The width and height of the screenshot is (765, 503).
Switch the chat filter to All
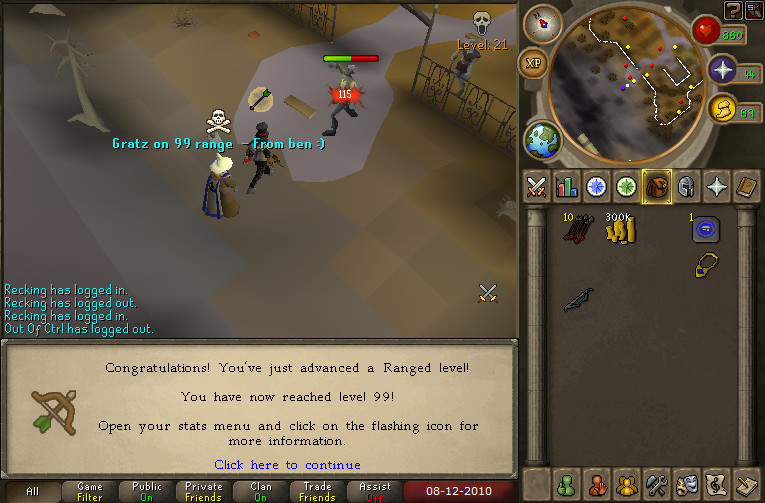[x=32, y=491]
